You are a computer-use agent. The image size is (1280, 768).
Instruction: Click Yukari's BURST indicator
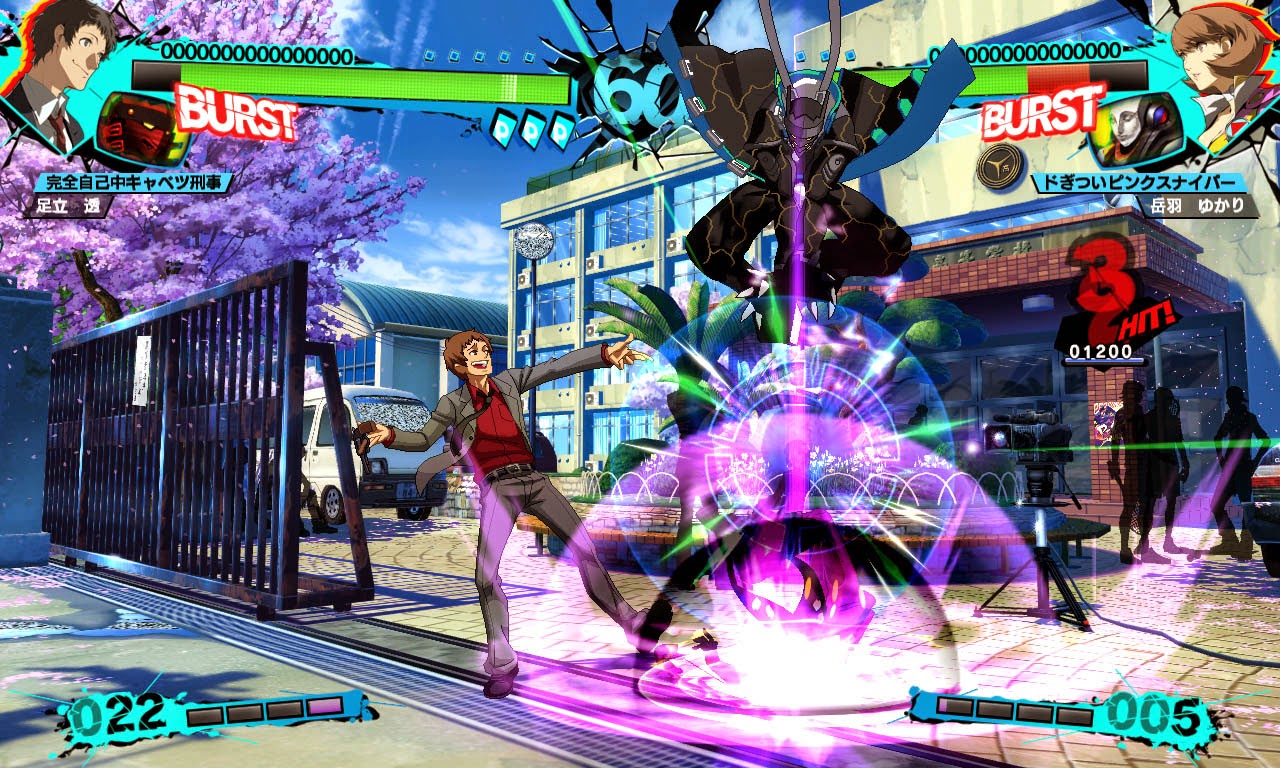(1043, 111)
